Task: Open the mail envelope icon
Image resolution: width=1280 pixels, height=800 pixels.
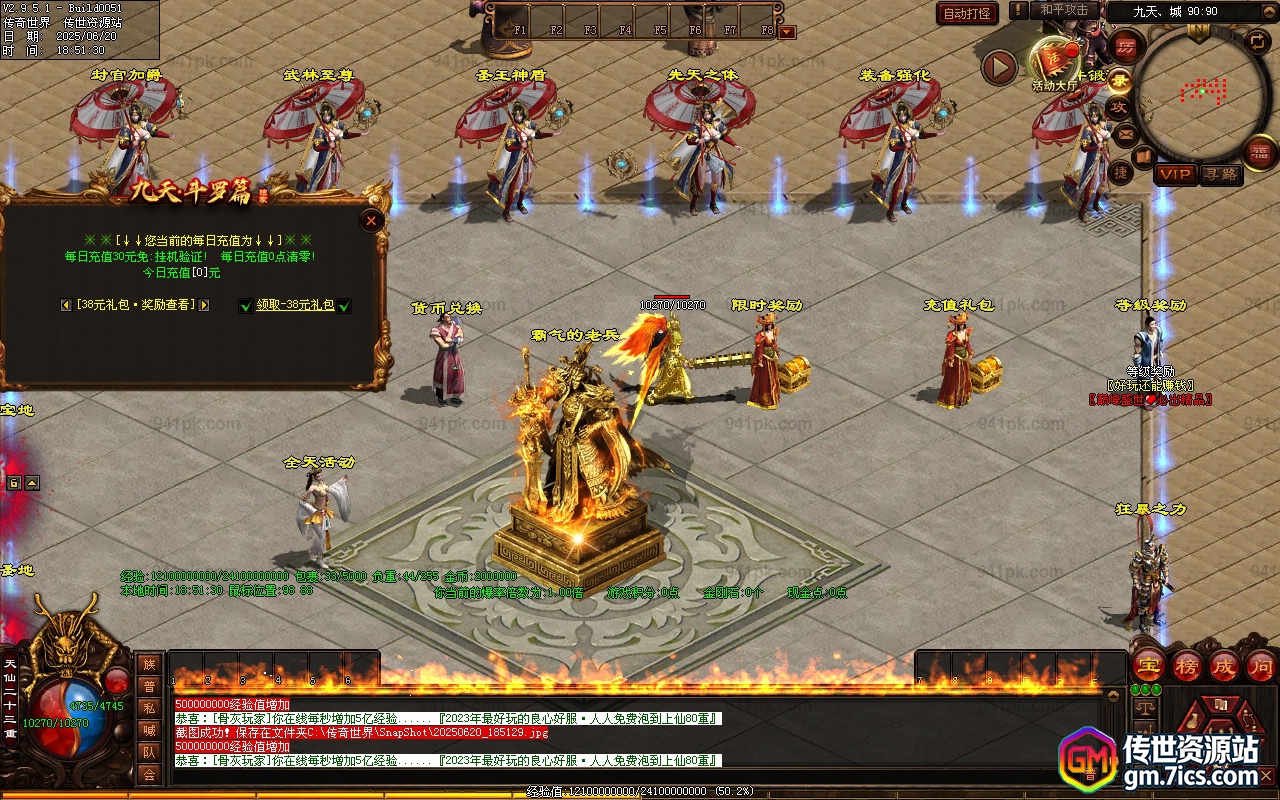Action: [1126, 132]
